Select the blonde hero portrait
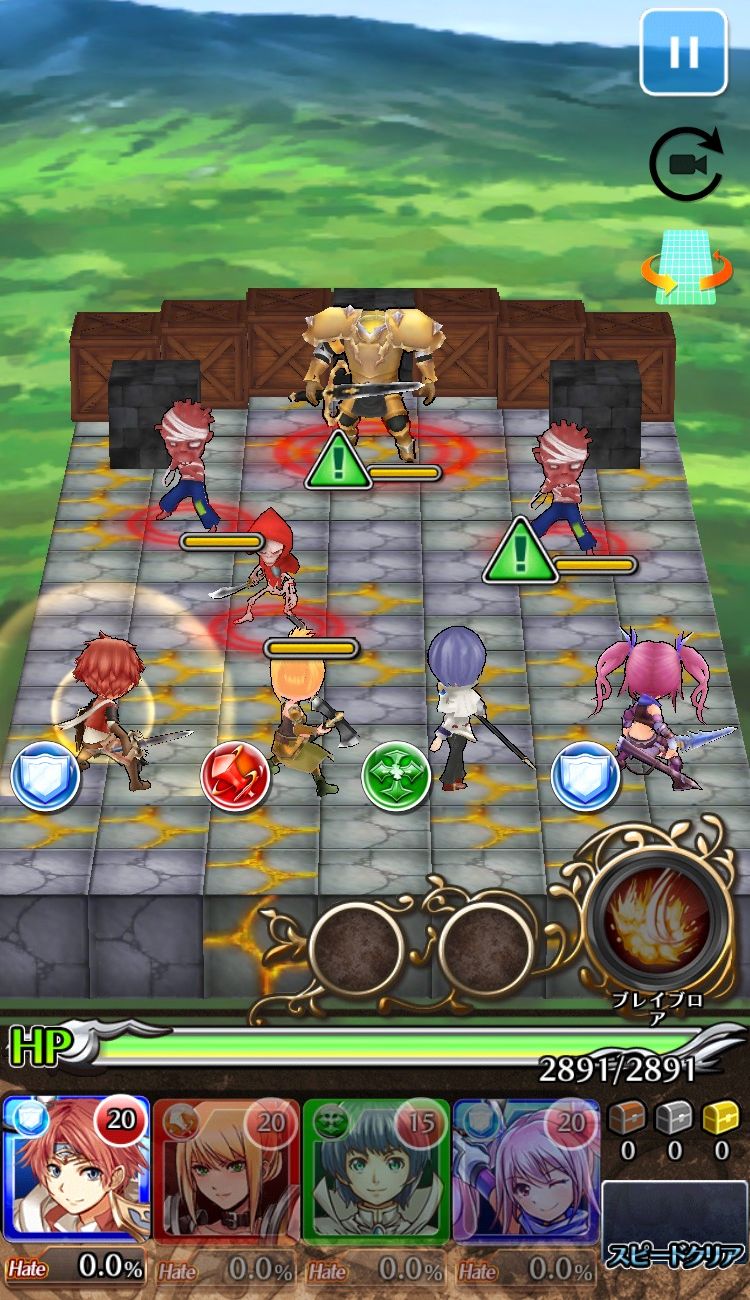This screenshot has height=1300, width=750. click(x=226, y=1171)
